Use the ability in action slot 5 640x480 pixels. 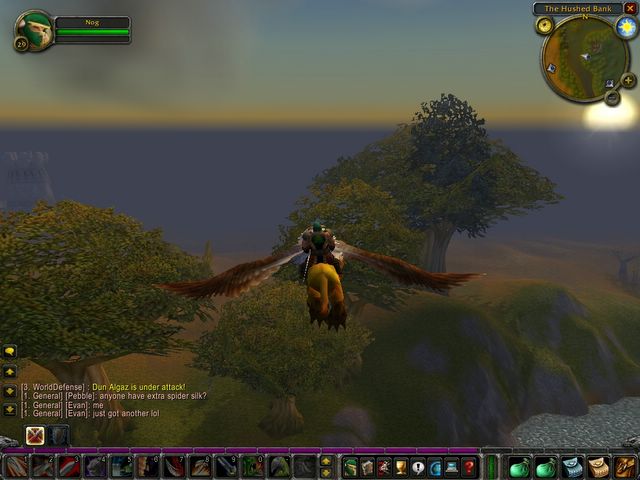121,466
